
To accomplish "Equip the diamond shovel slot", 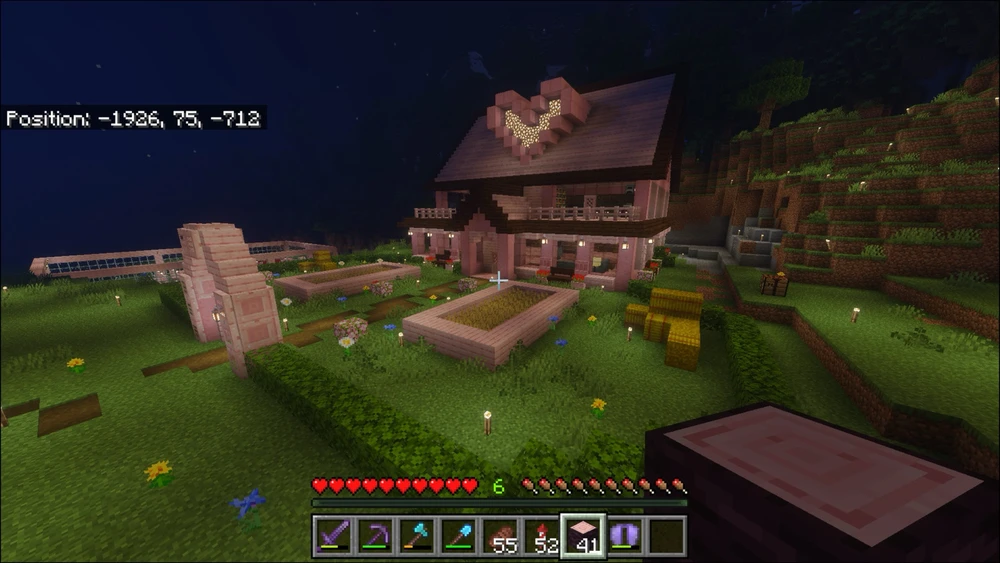I will coord(457,536).
